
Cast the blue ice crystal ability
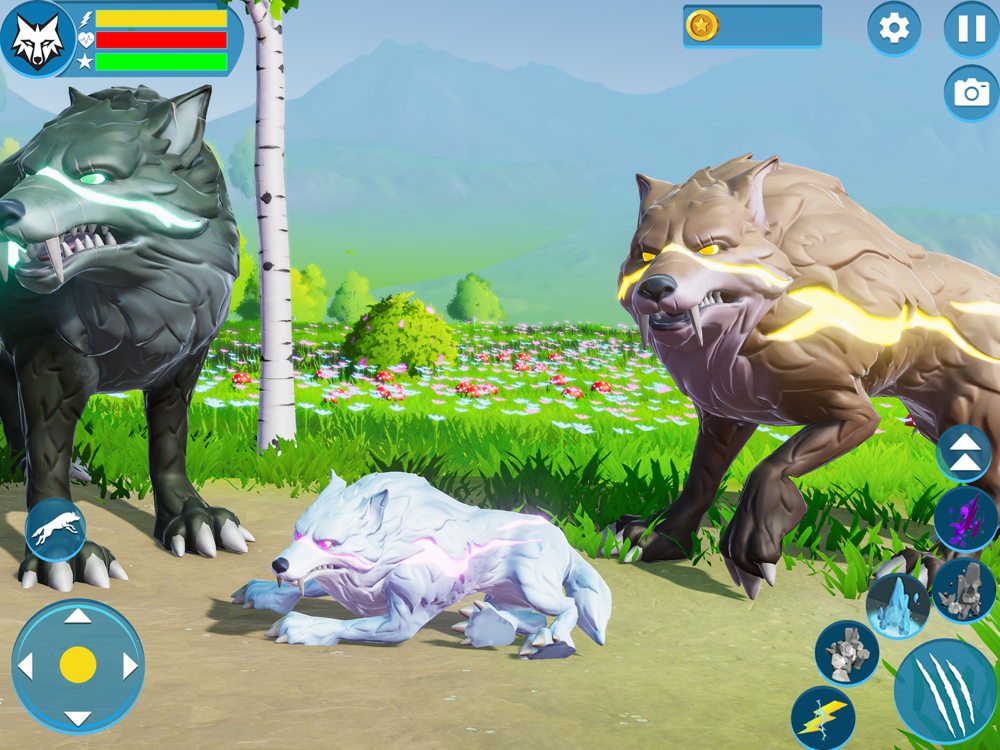coord(897,605)
